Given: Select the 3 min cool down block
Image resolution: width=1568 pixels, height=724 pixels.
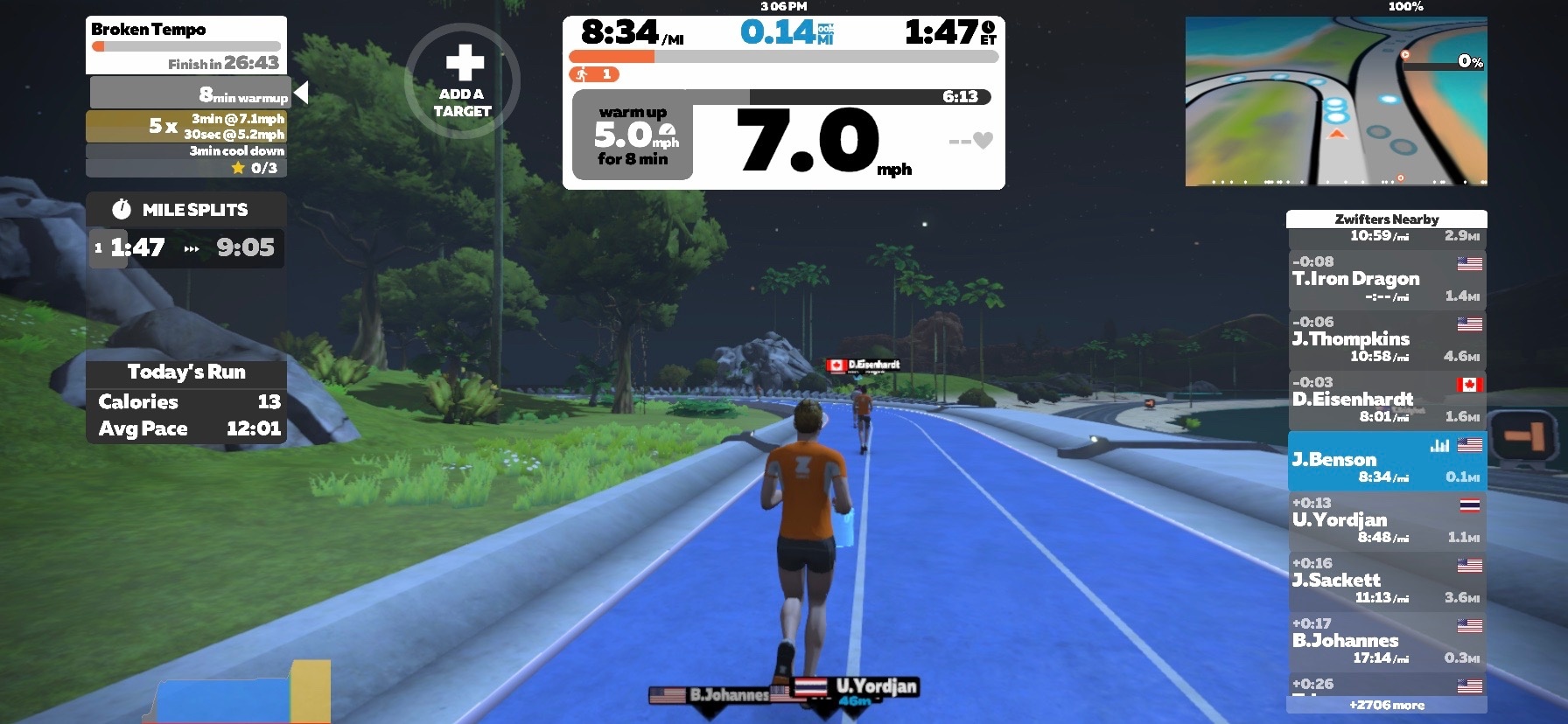Looking at the screenshot, I should tap(186, 151).
